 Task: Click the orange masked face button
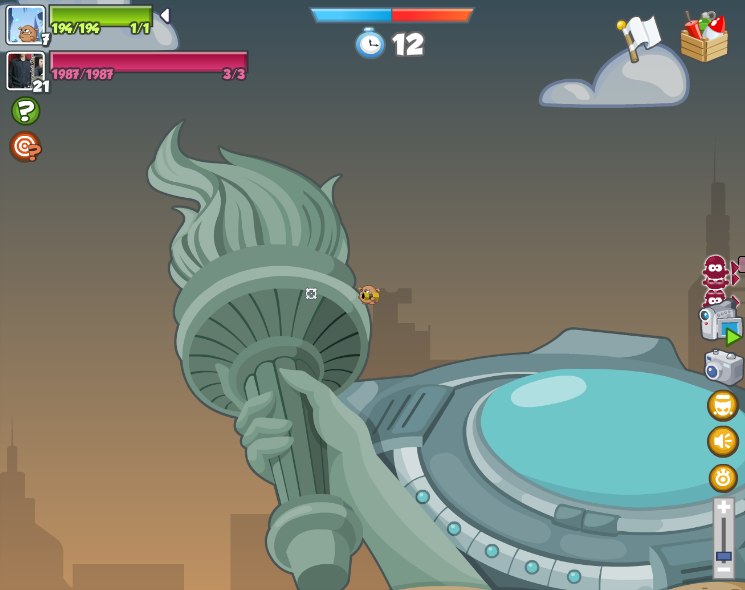click(x=722, y=405)
